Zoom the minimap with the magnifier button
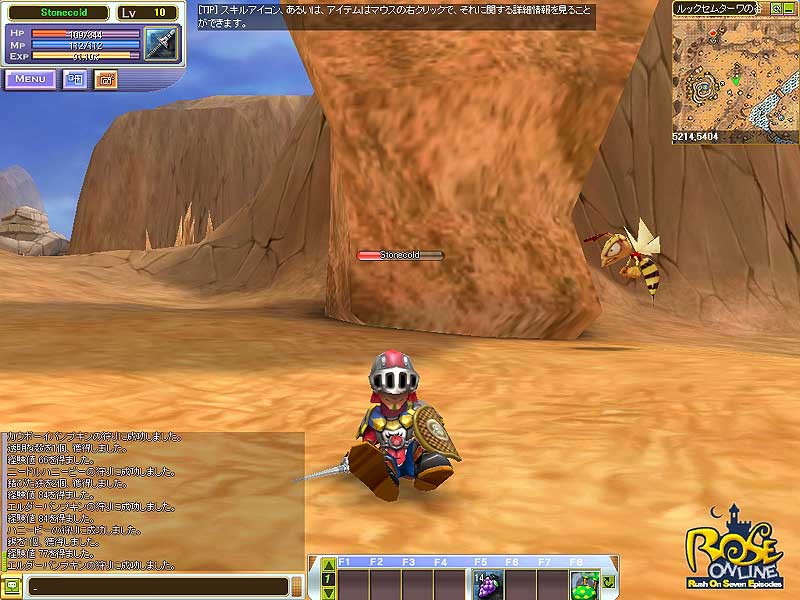The height and width of the screenshot is (600, 800). 776,8
